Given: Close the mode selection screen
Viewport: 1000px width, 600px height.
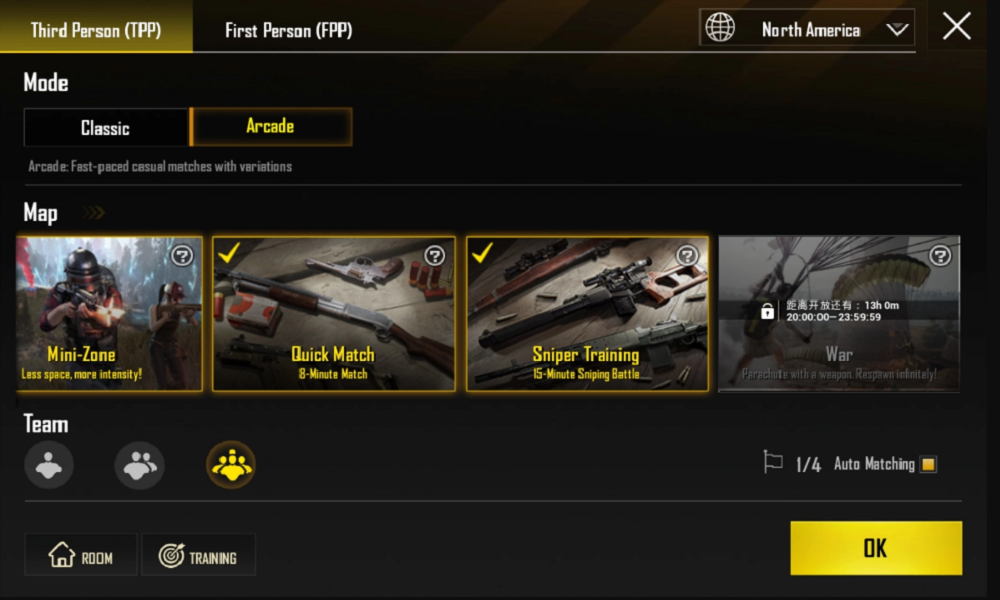Looking at the screenshot, I should (x=956, y=27).
